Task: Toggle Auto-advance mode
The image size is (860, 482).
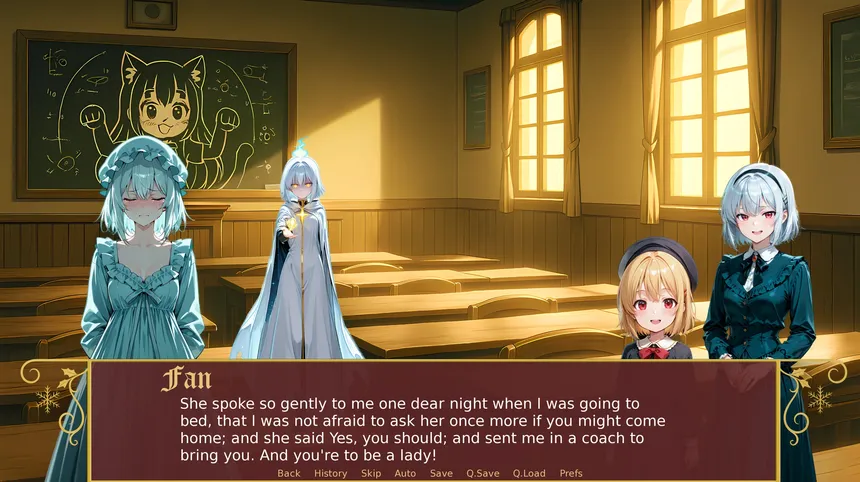Action: pos(405,473)
